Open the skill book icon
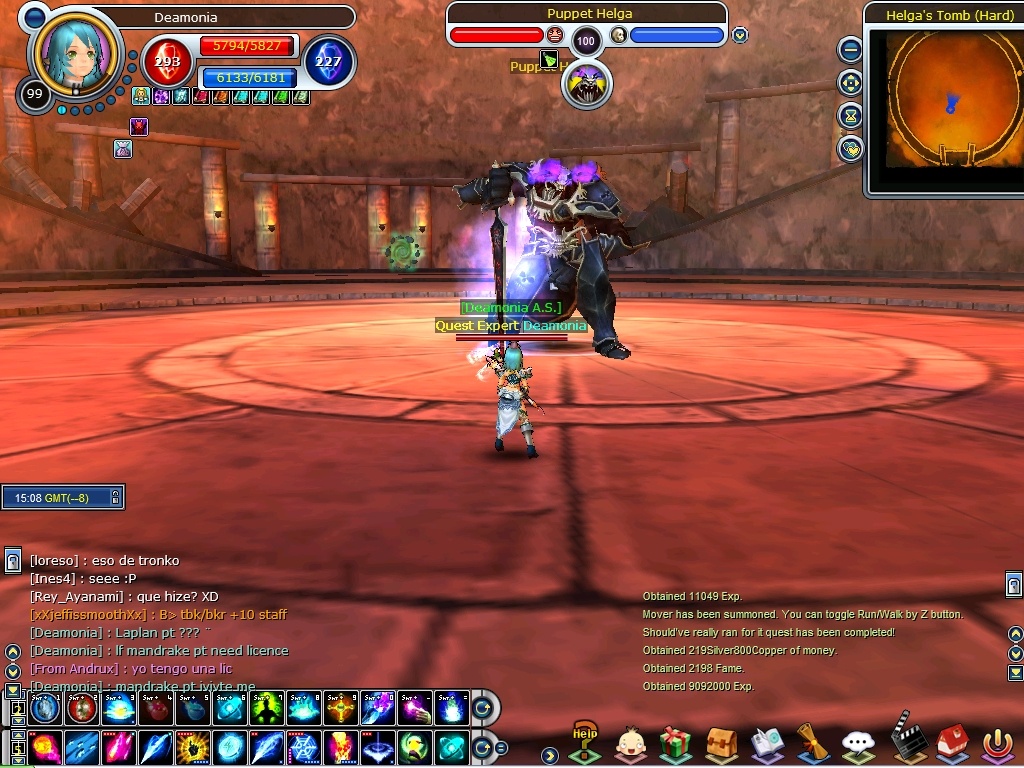 [767, 743]
